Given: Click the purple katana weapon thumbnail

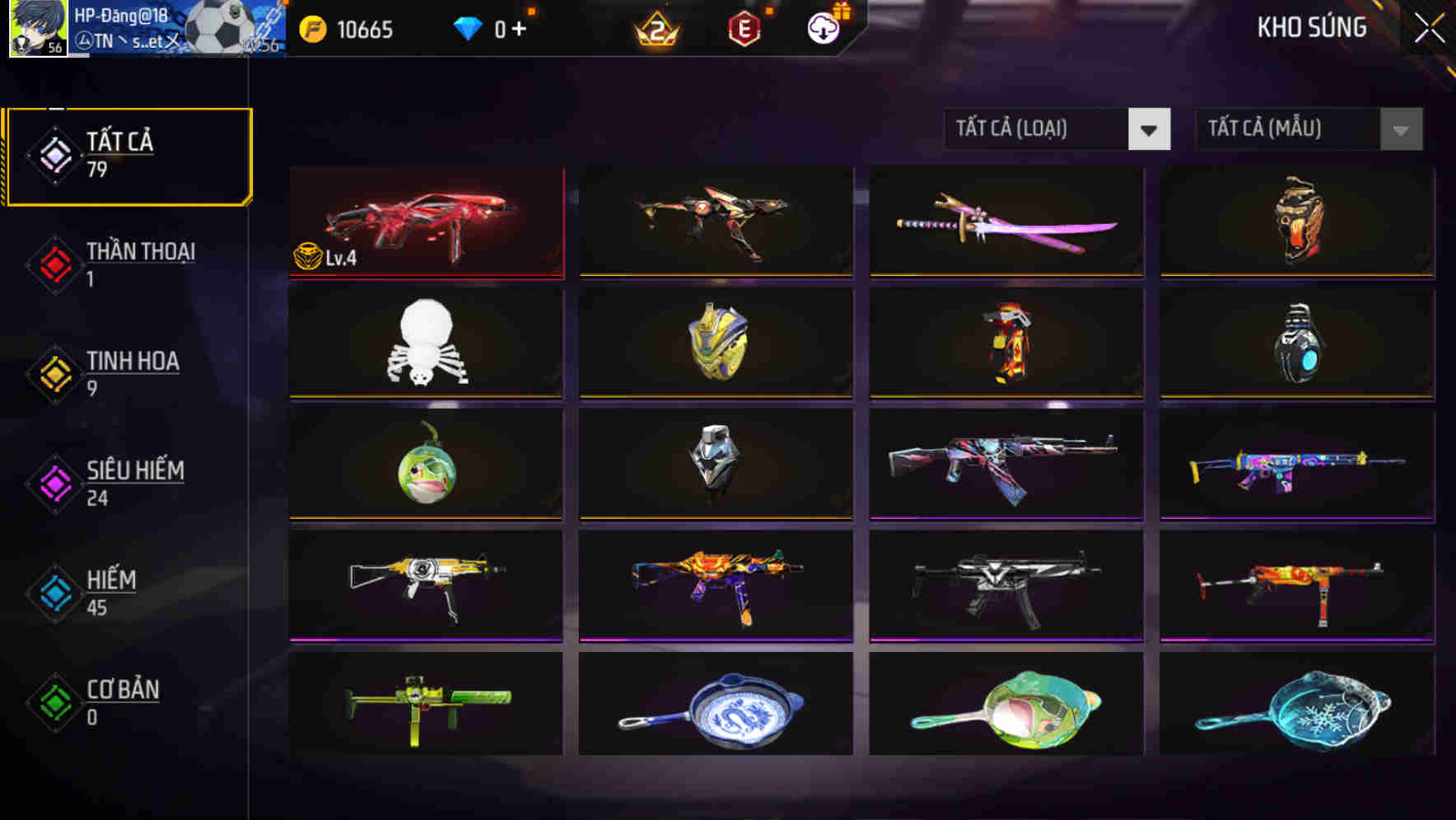Looking at the screenshot, I should tap(1005, 222).
